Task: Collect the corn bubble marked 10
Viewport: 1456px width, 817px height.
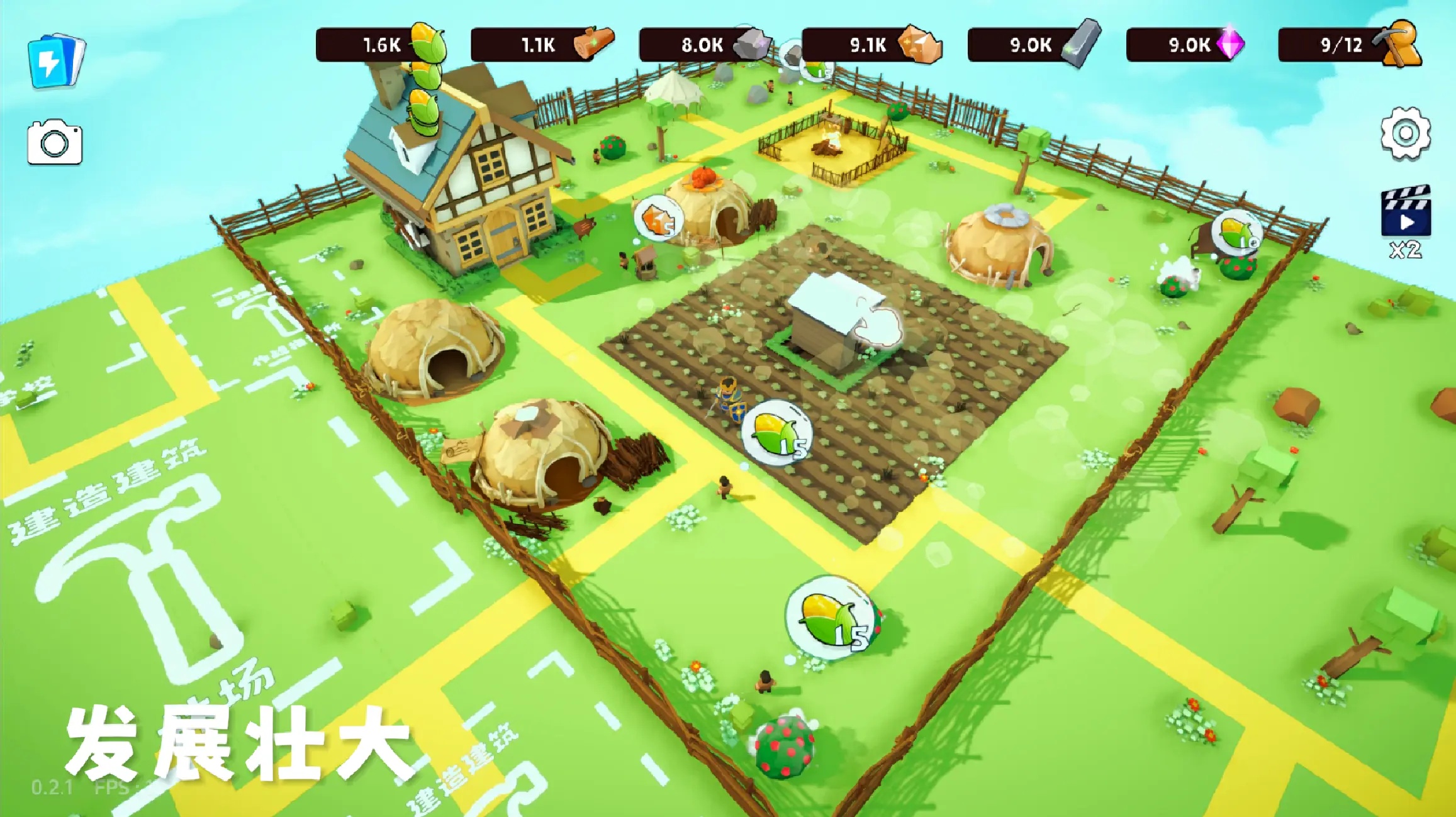Action: (1236, 233)
